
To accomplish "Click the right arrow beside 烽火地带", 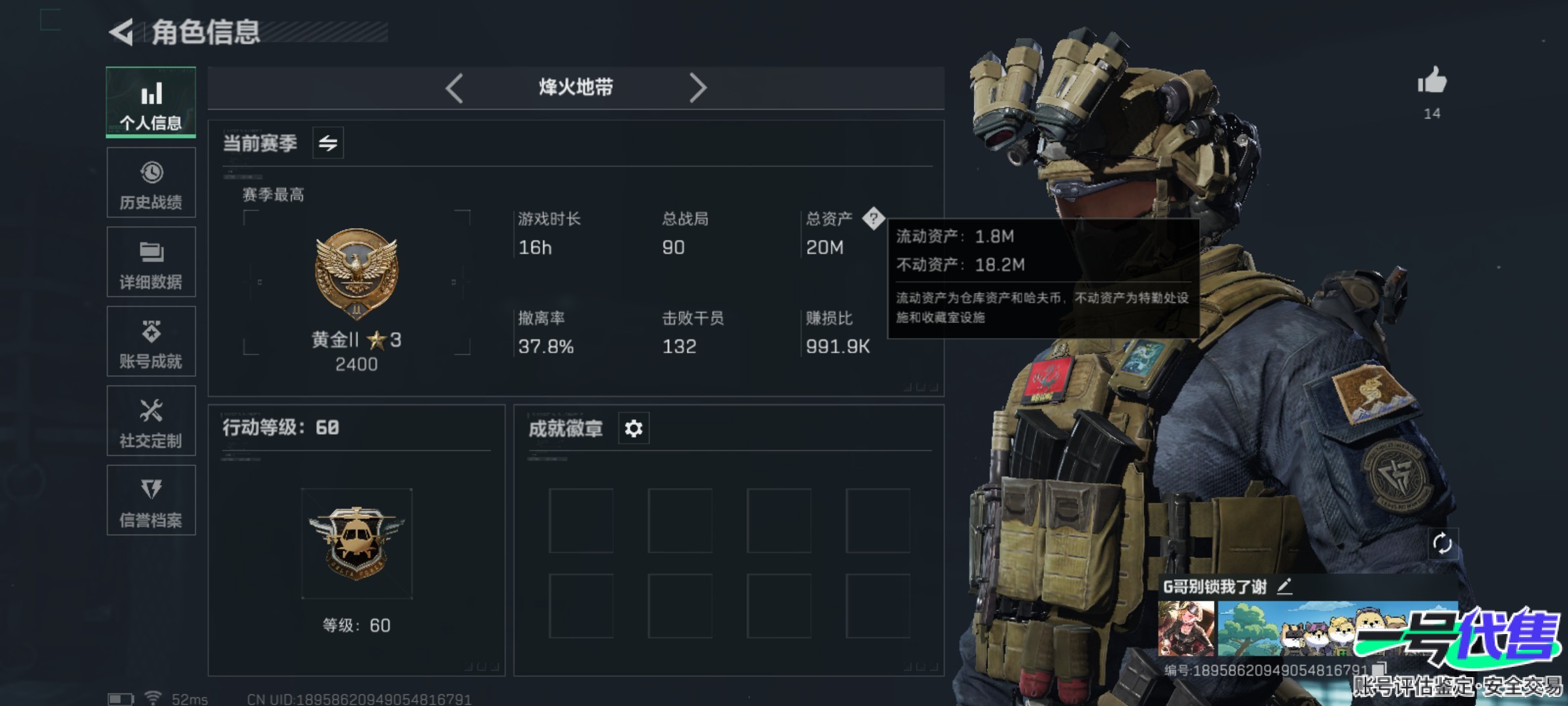I will [698, 88].
